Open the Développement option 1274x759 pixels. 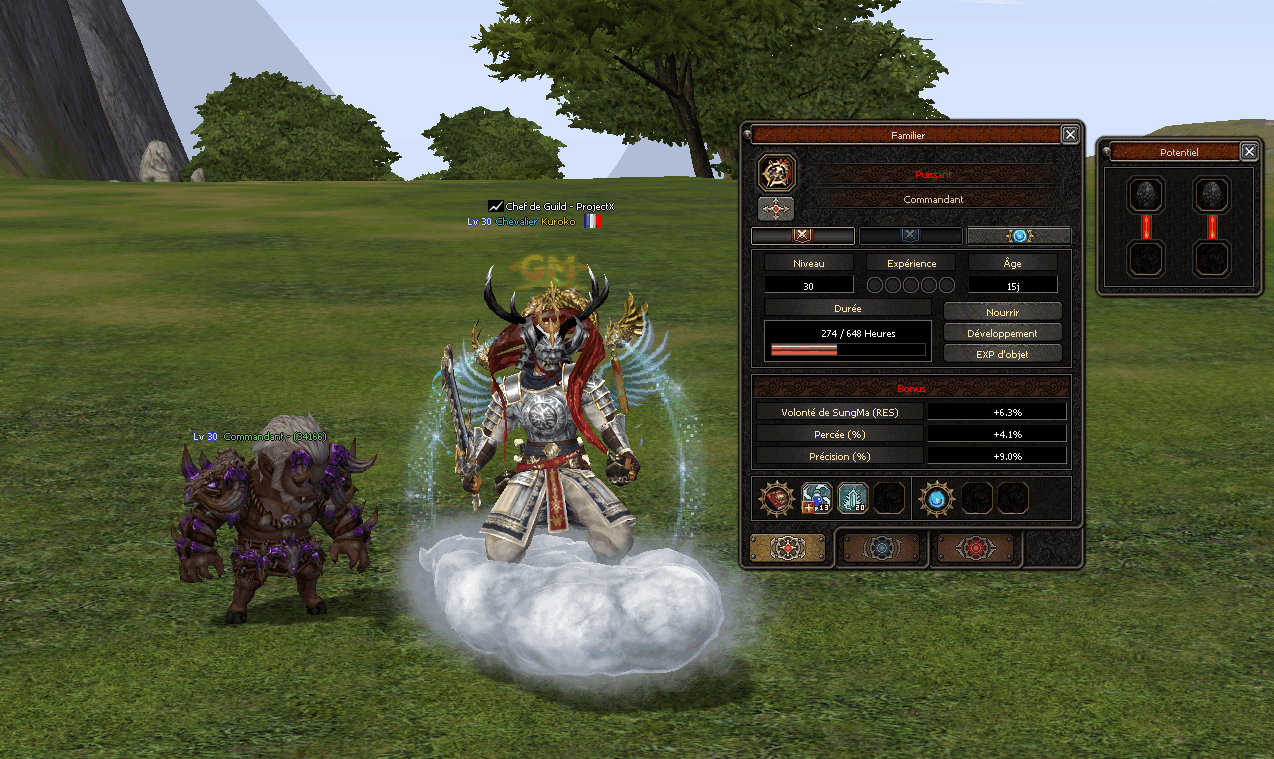1002,333
